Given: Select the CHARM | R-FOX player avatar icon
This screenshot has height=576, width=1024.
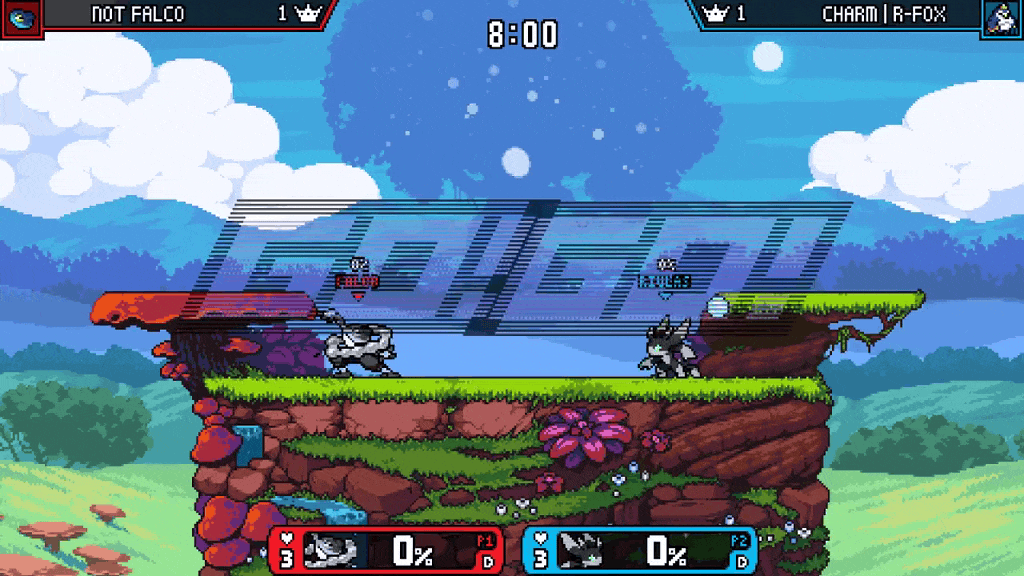Looking at the screenshot, I should (1001, 18).
